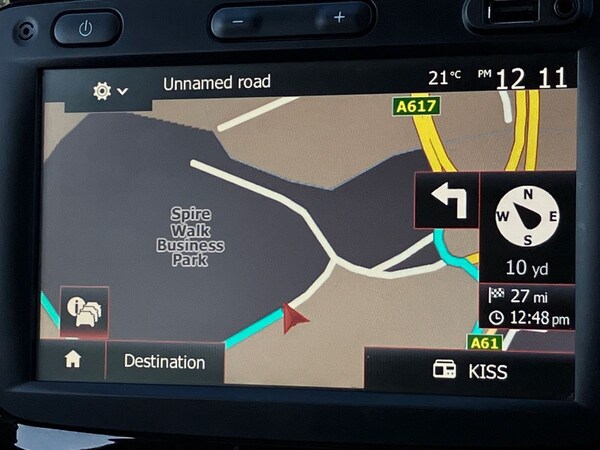This screenshot has width=600, height=450.
Task: Open the settings gear dropdown
Action: click(x=110, y=91)
